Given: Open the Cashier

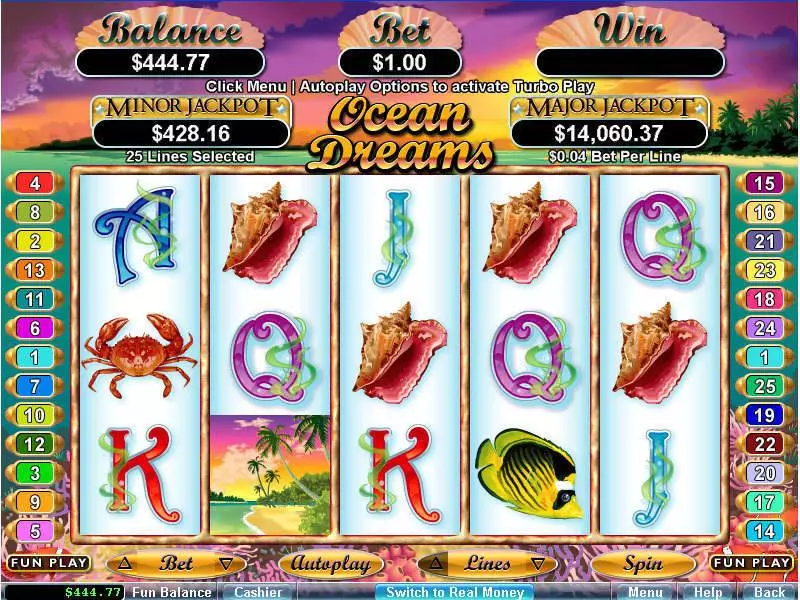Looking at the screenshot, I should coord(256,592).
